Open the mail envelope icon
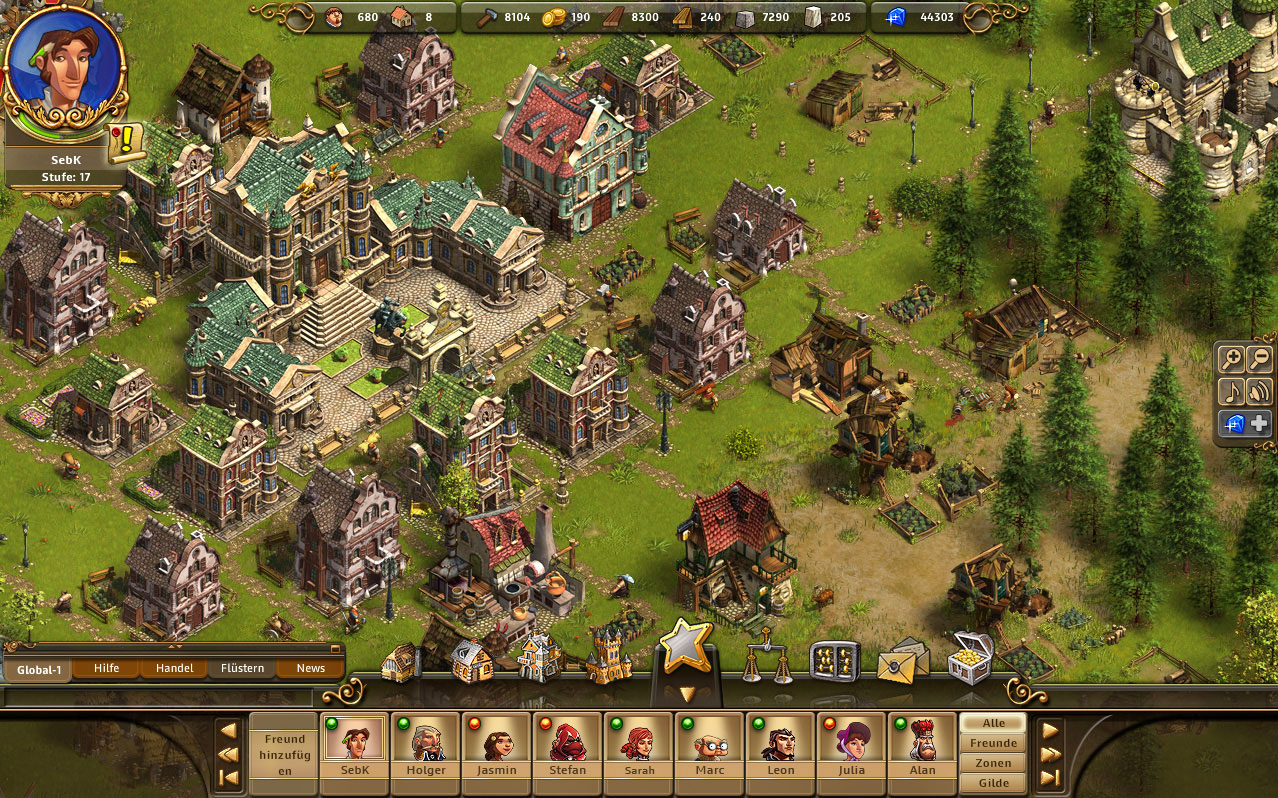This screenshot has width=1278, height=798. 902,659
